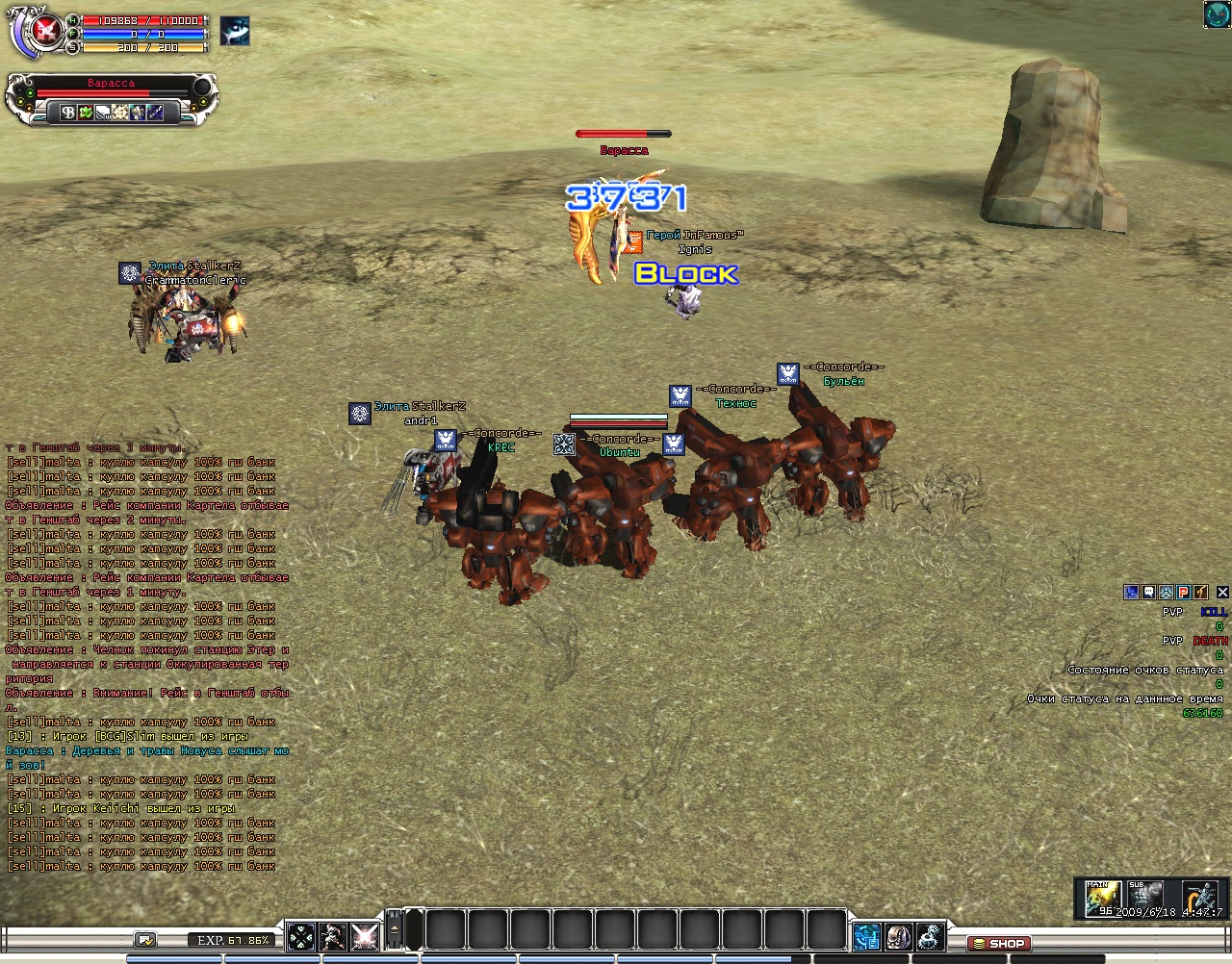The width and height of the screenshot is (1232, 964).
Task: Select the SUB weapon slot
Action: pos(1145,896)
